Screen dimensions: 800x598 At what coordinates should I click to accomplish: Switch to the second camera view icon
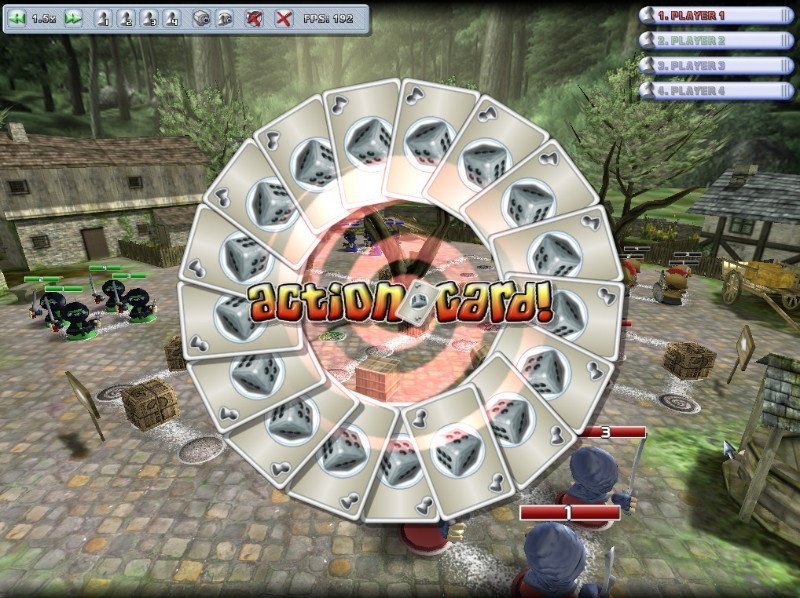(x=224, y=19)
